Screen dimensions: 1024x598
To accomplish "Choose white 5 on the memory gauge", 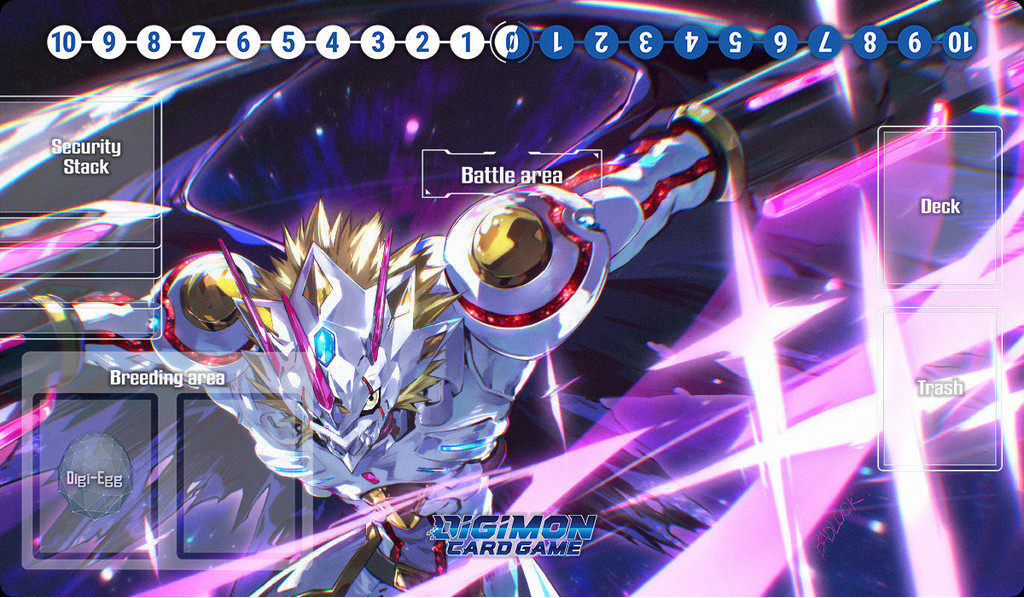I will coord(287,43).
